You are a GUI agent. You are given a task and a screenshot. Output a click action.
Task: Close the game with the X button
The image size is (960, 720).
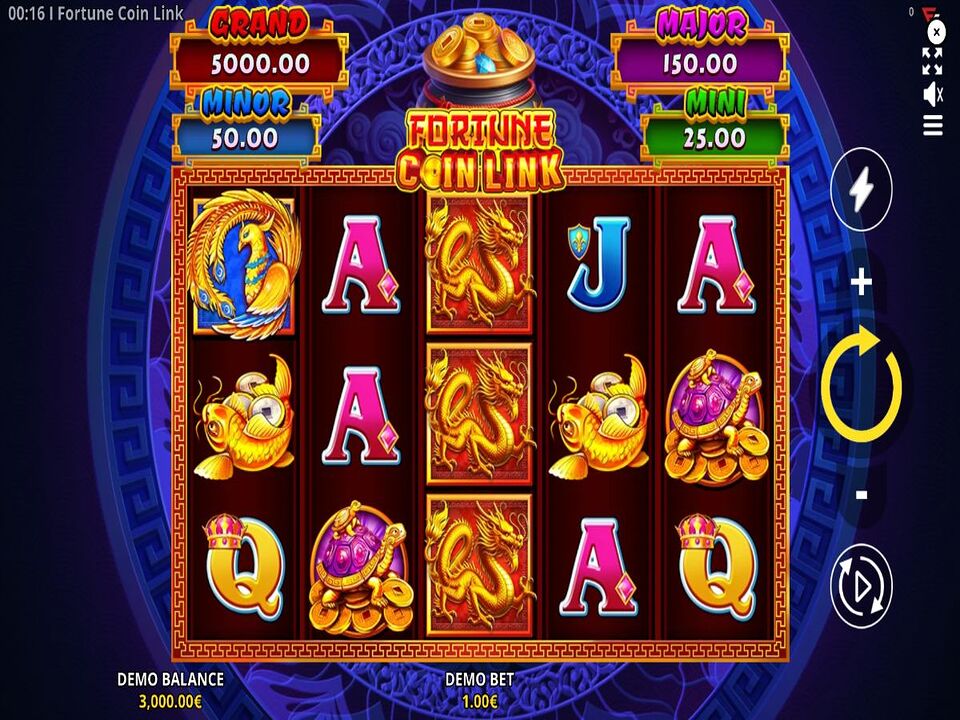point(937,31)
